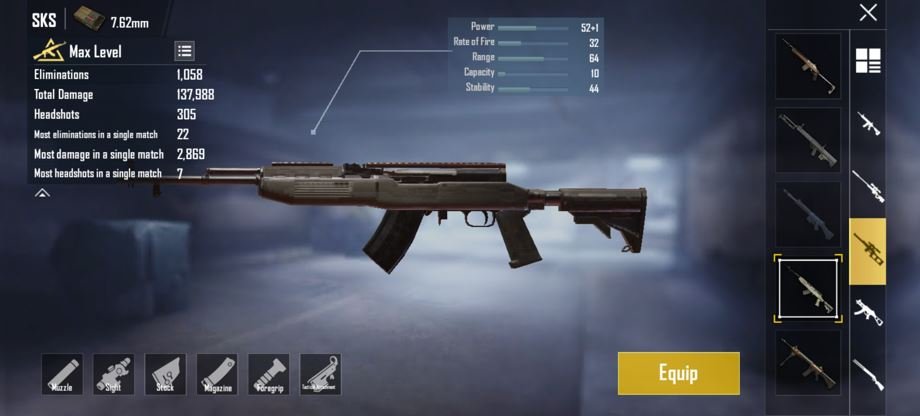The width and height of the screenshot is (920, 416).
Task: Switch to the submachine gun category tab
Action: point(868,312)
